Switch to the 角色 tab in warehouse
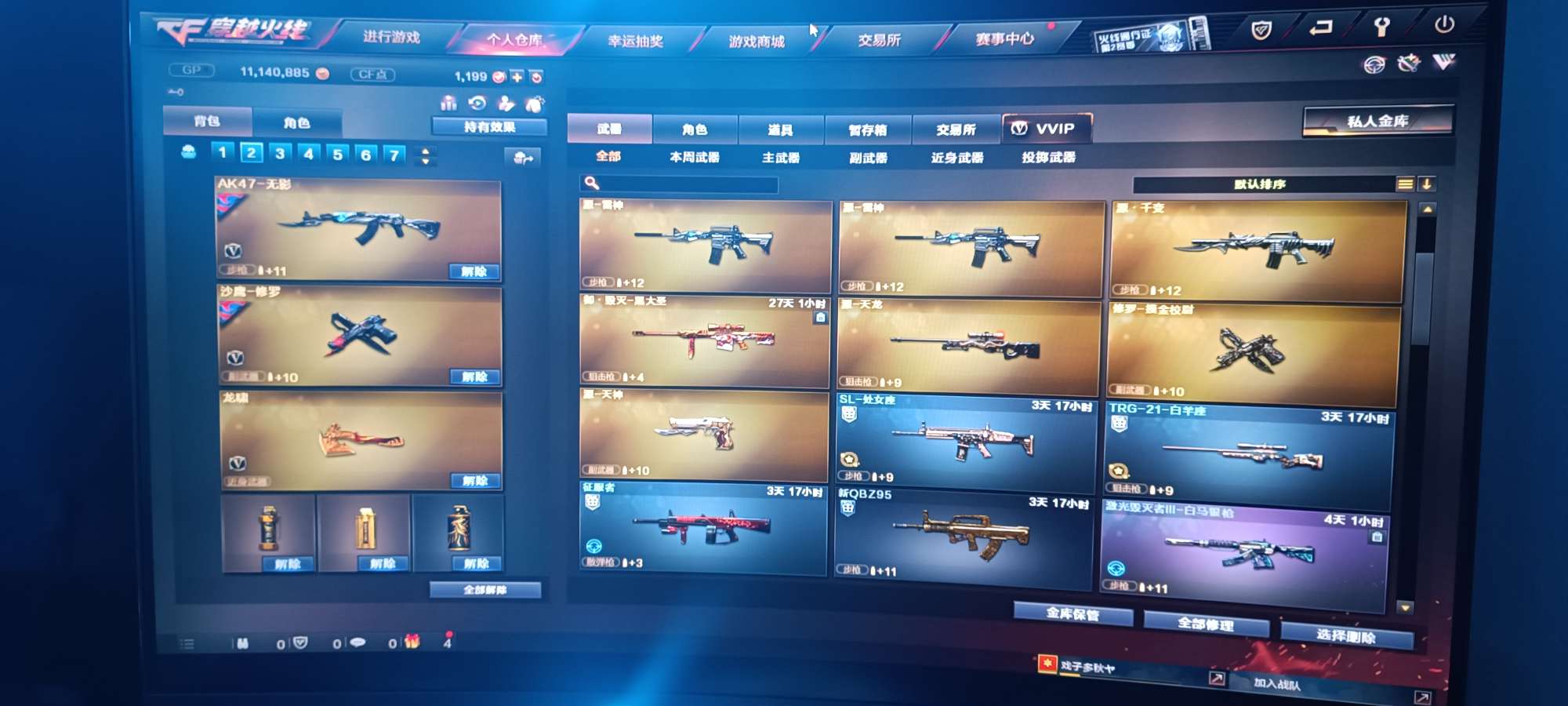The height and width of the screenshot is (706, 1568). pyautogui.click(x=694, y=129)
